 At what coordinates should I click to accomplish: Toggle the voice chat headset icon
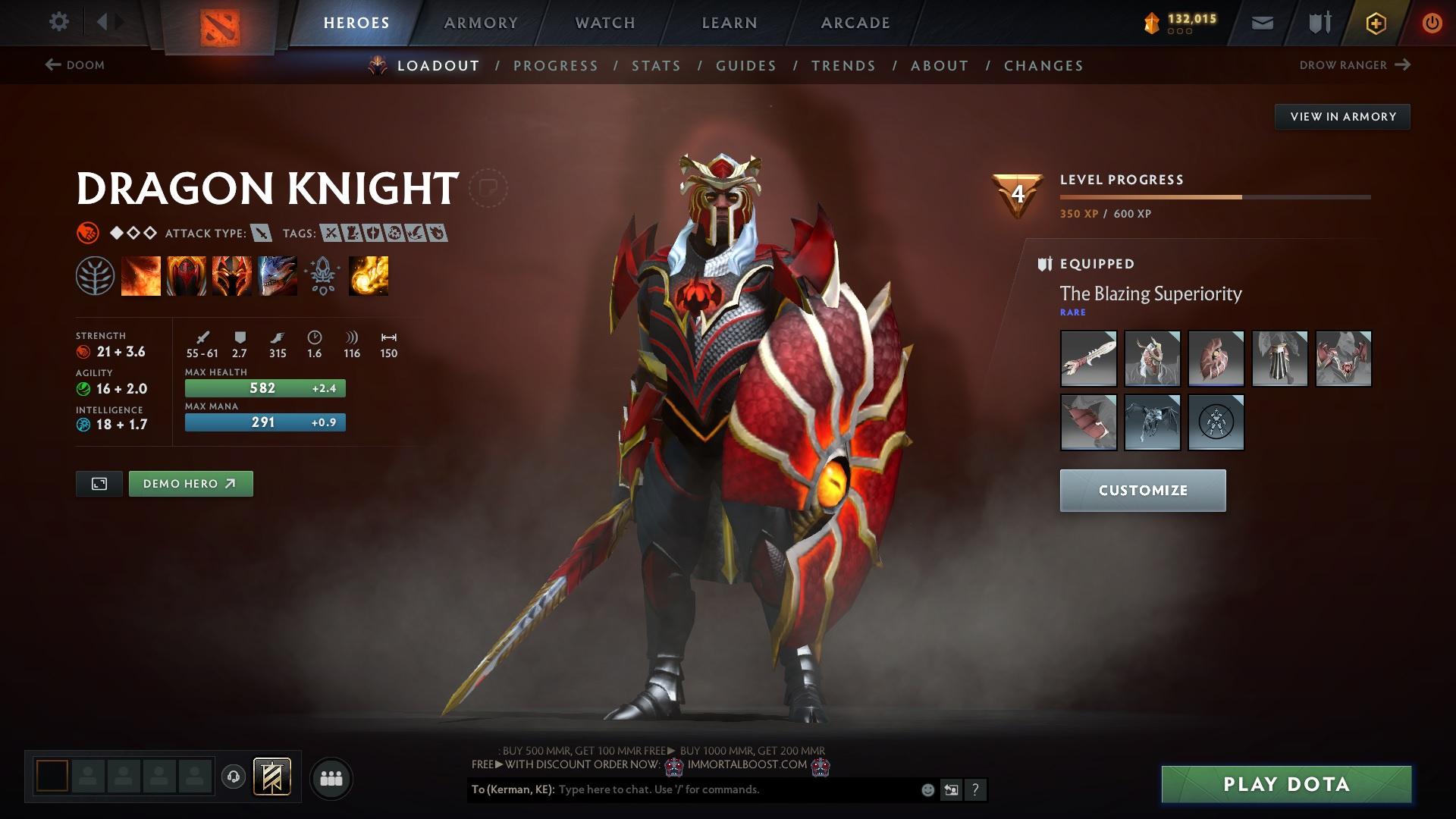[233, 777]
